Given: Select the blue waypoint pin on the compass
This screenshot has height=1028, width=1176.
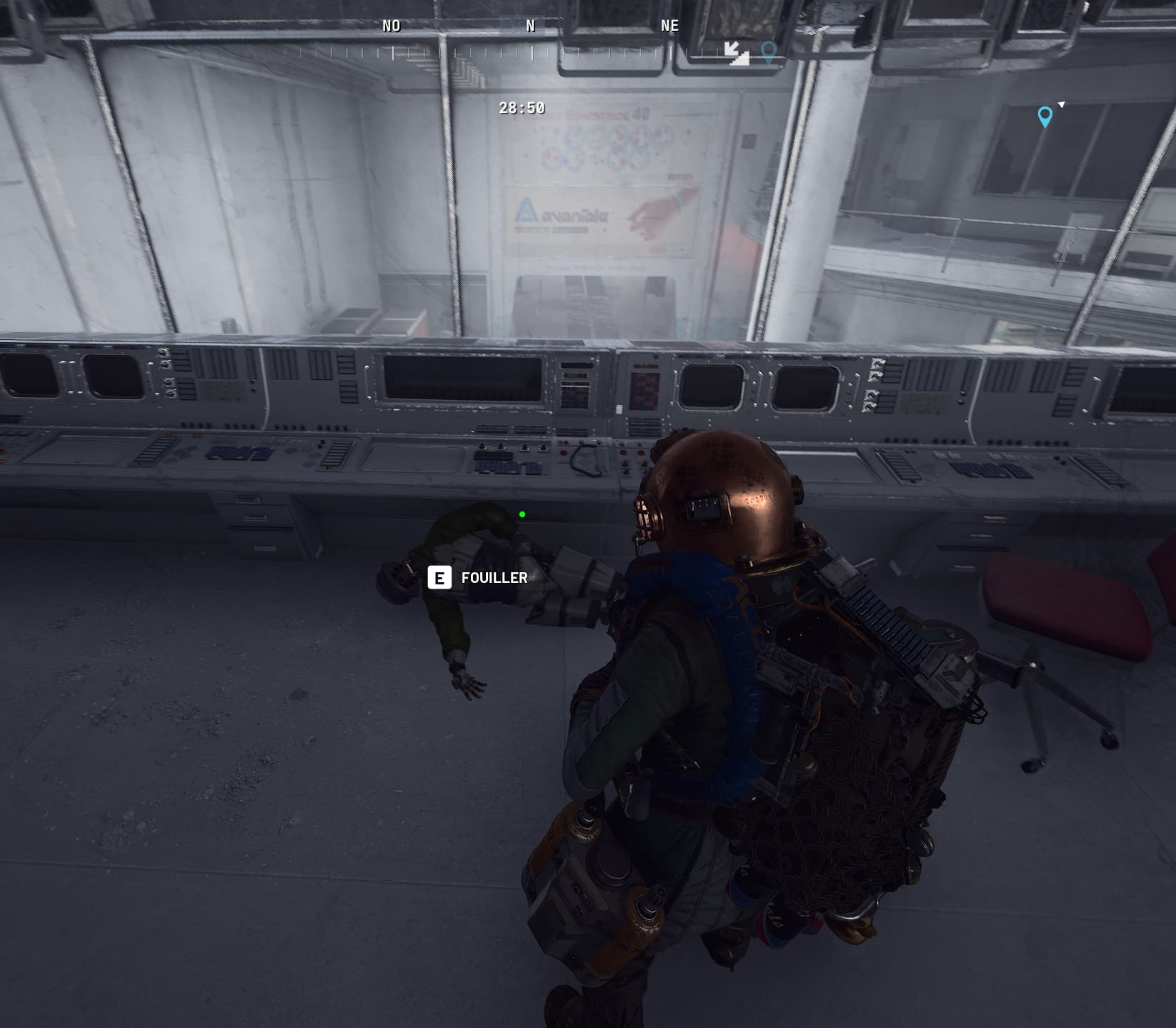Looking at the screenshot, I should [x=769, y=51].
